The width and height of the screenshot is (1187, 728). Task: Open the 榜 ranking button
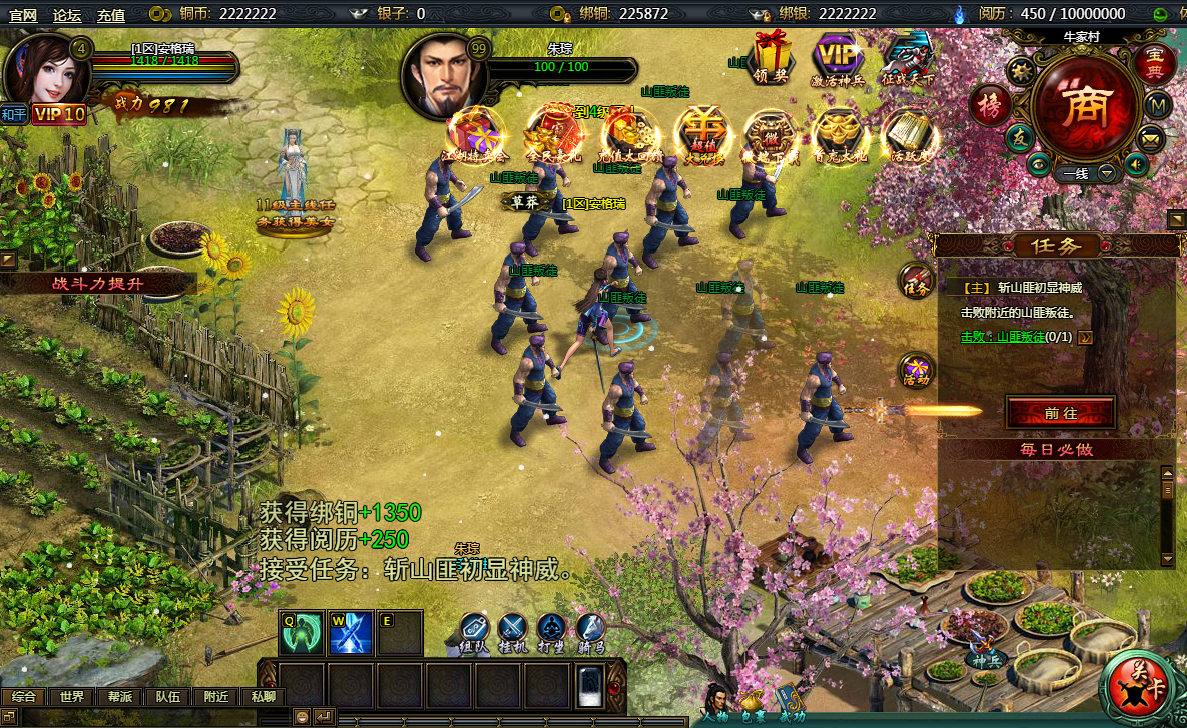pyautogui.click(x=990, y=106)
